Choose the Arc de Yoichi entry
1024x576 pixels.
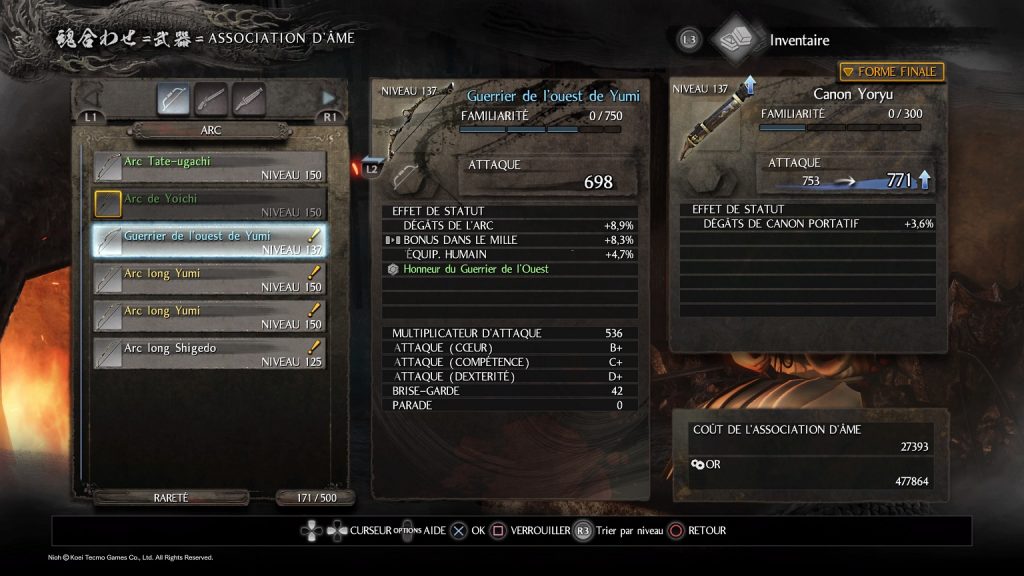click(x=210, y=204)
